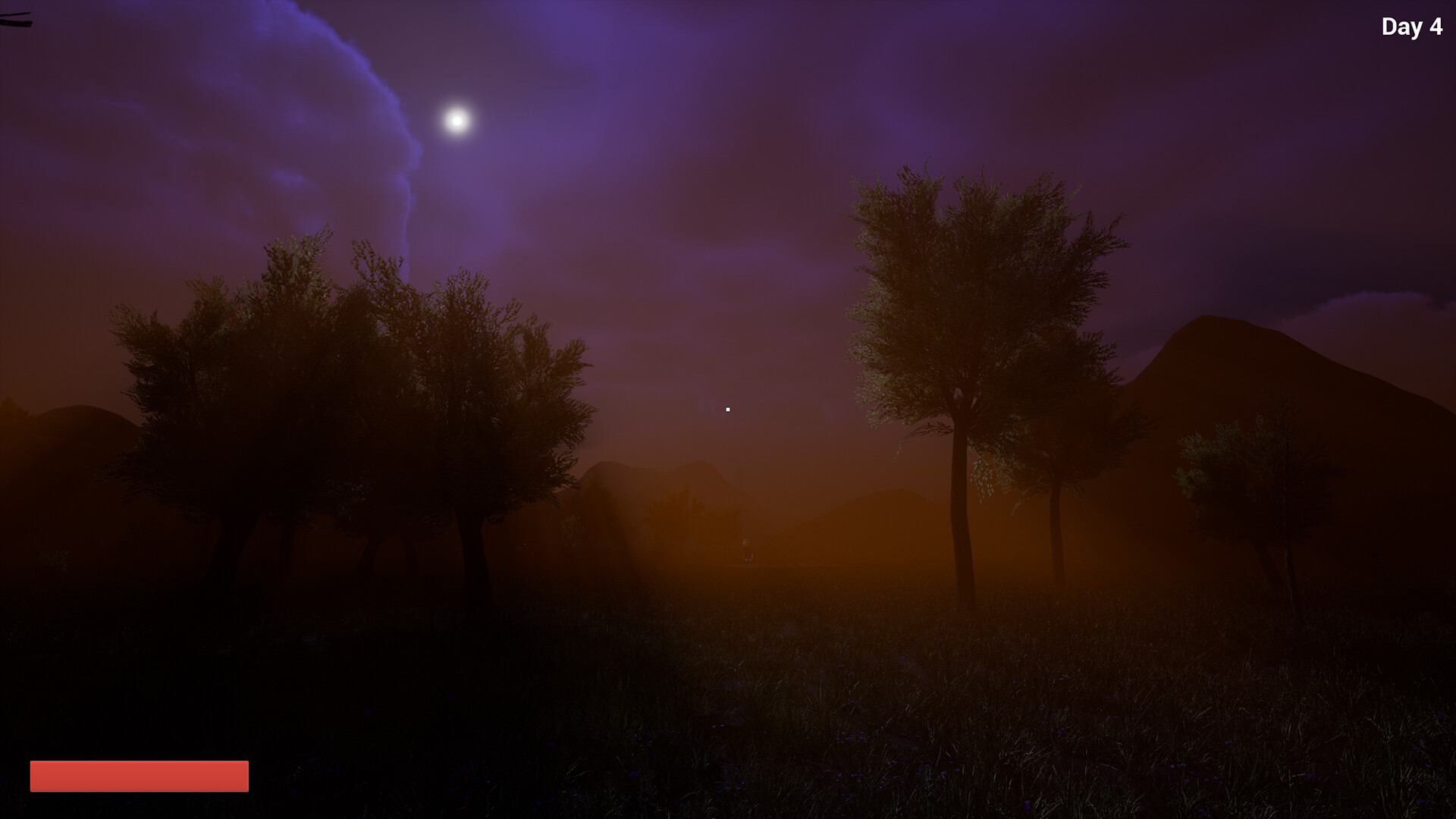Click the white crosshair dot at screen center
The image size is (1456, 819).
(x=727, y=409)
